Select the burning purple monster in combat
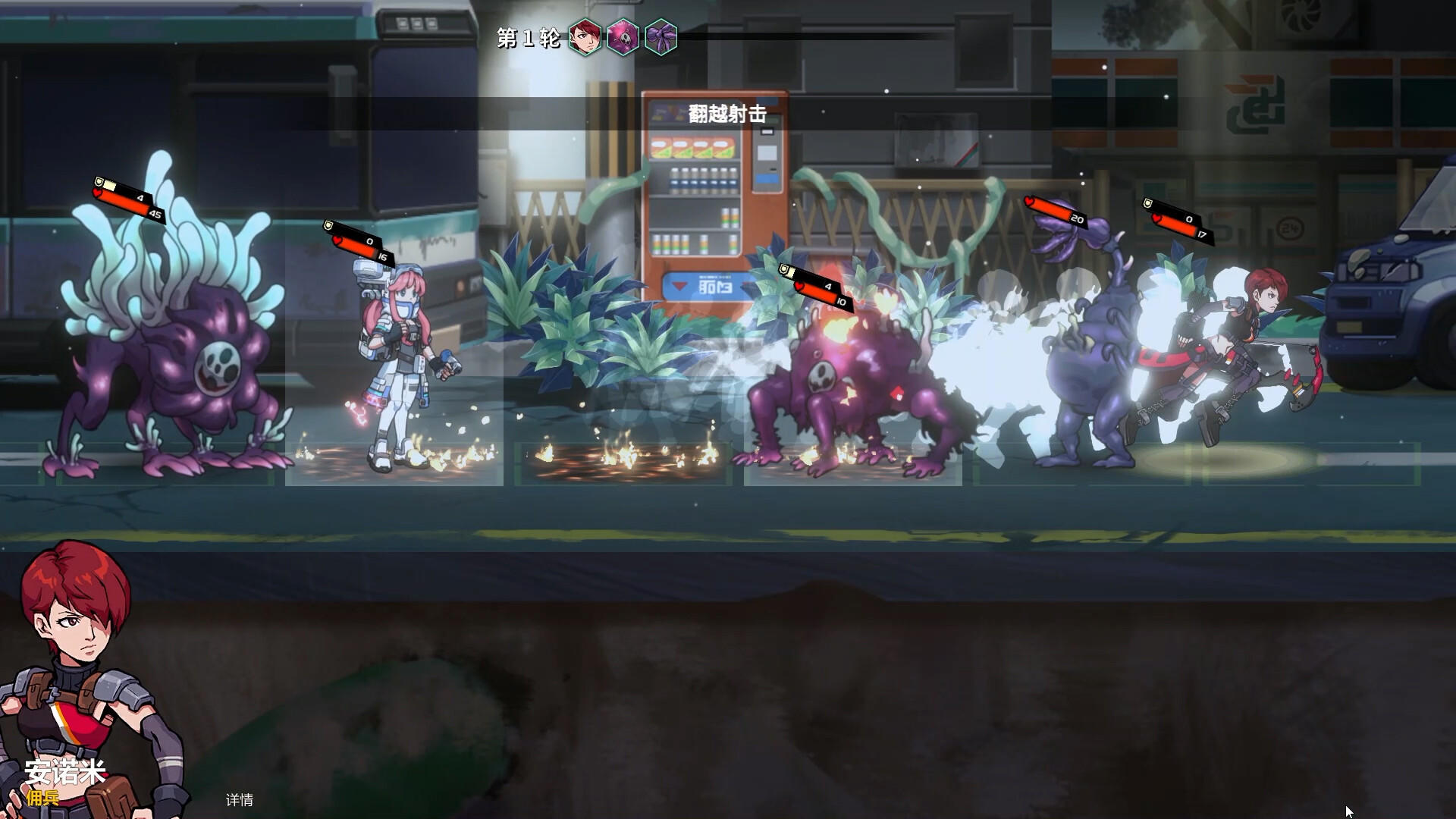The height and width of the screenshot is (819, 1456). click(842, 379)
